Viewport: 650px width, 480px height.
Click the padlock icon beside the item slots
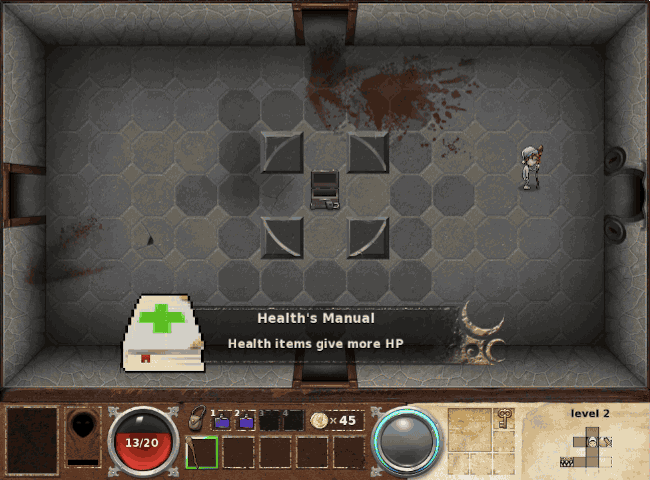197,418
